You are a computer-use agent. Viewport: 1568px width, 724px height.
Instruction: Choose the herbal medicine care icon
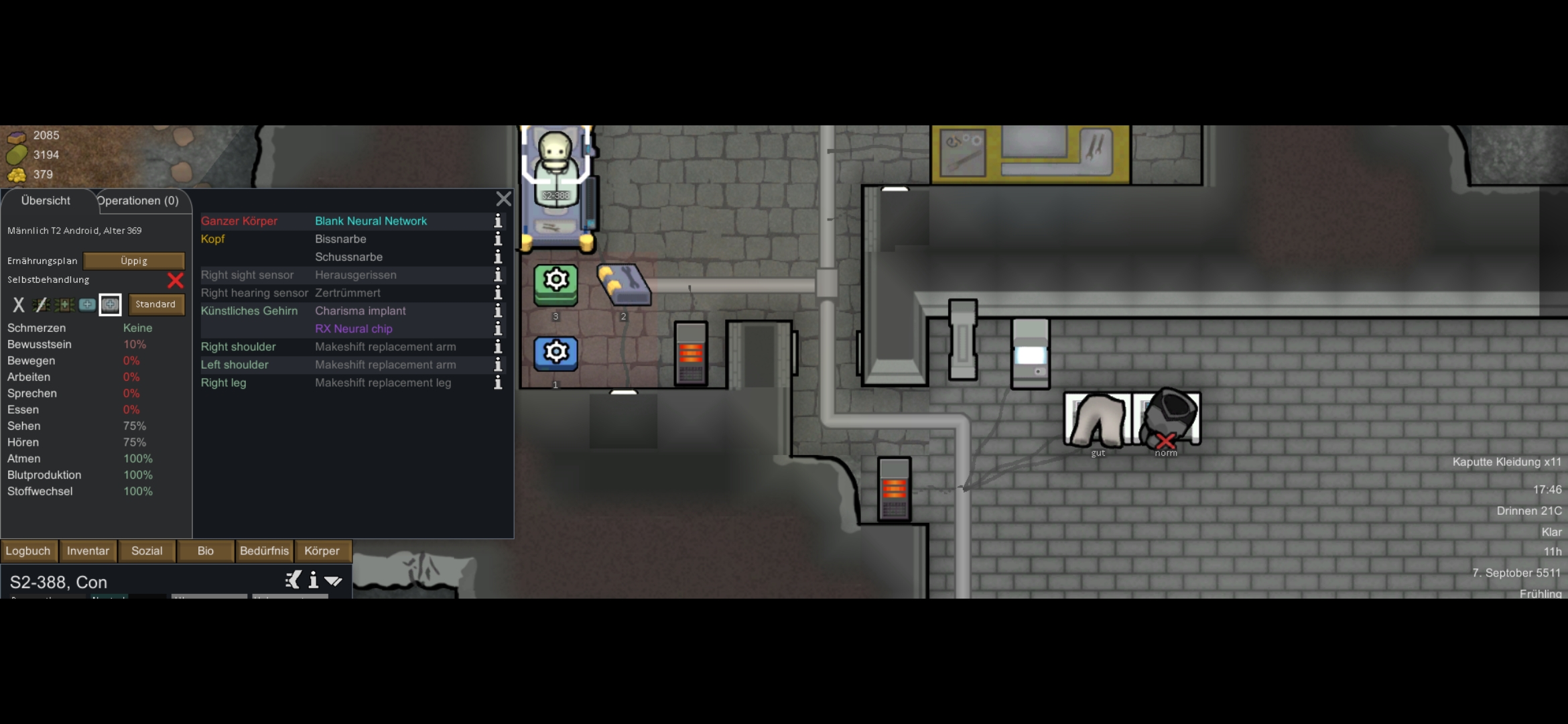click(64, 305)
